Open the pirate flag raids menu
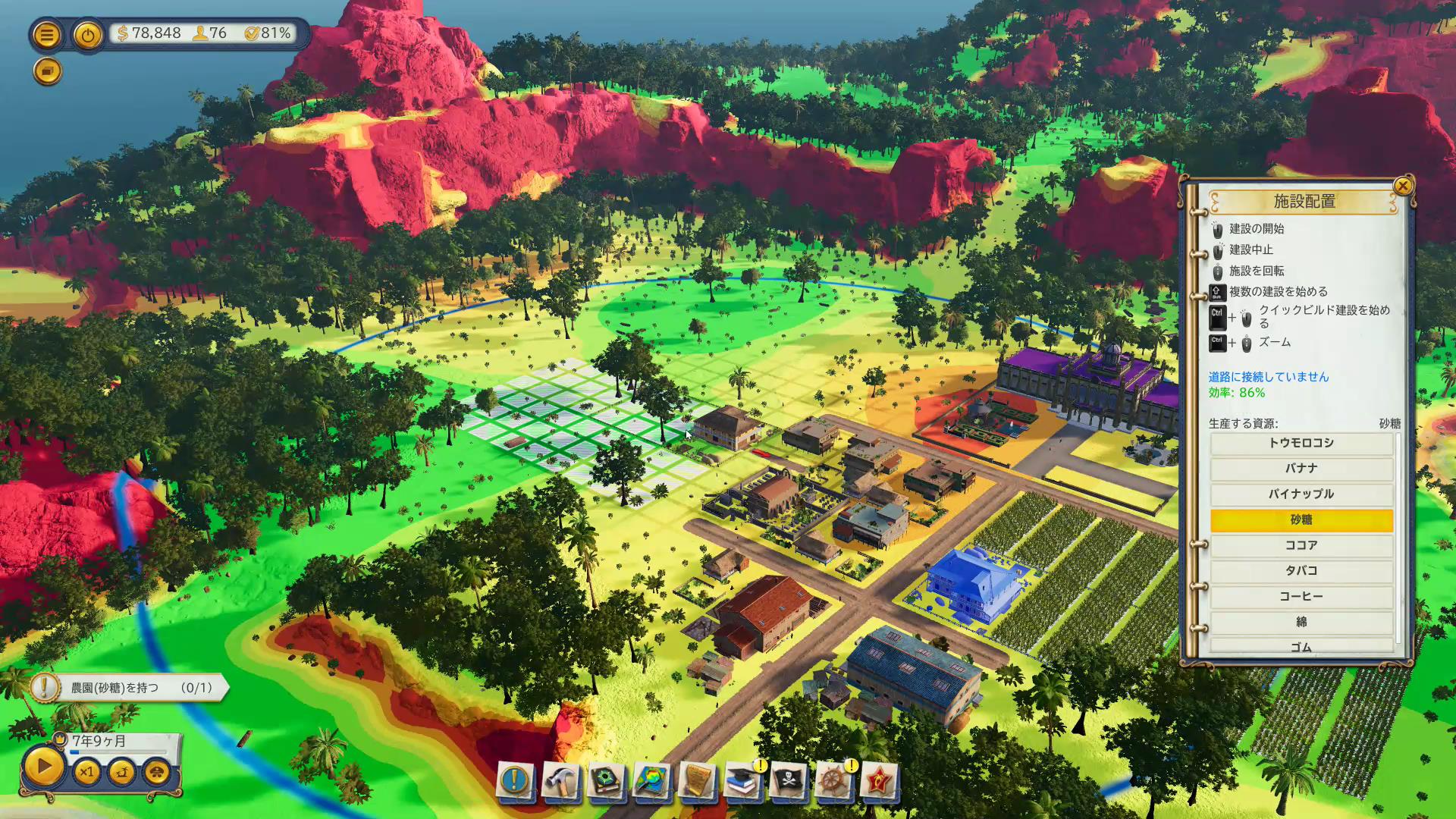The width and height of the screenshot is (1456, 819). [789, 780]
